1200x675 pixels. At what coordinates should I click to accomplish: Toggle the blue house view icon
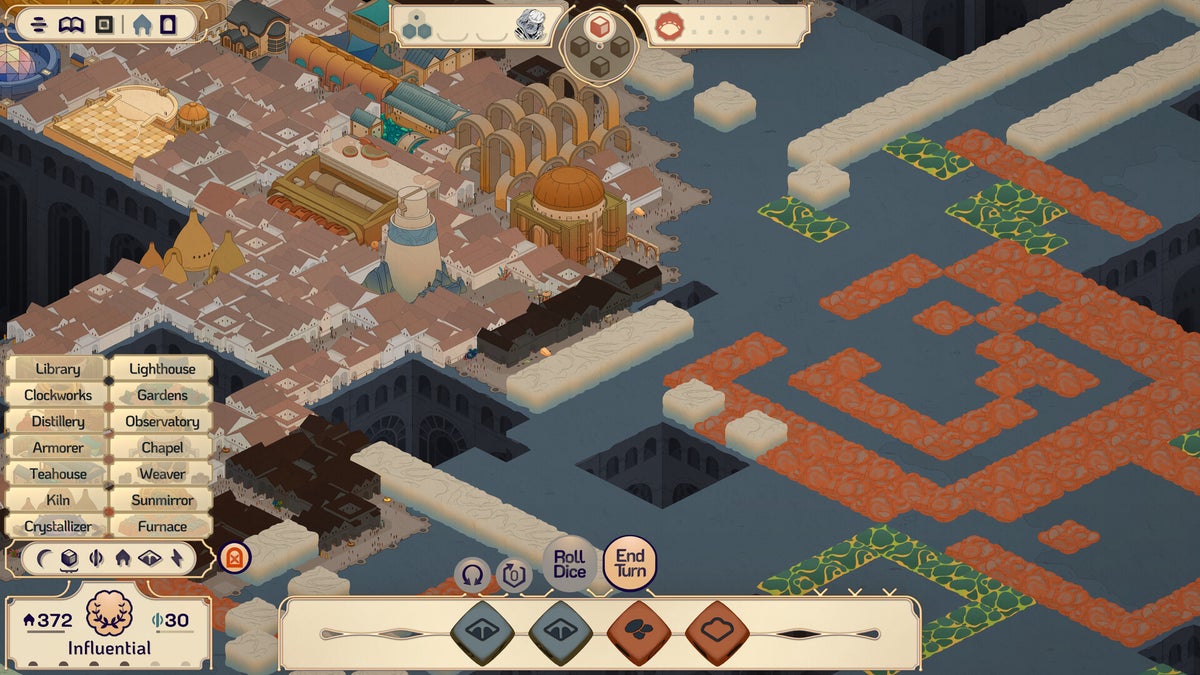(x=142, y=24)
